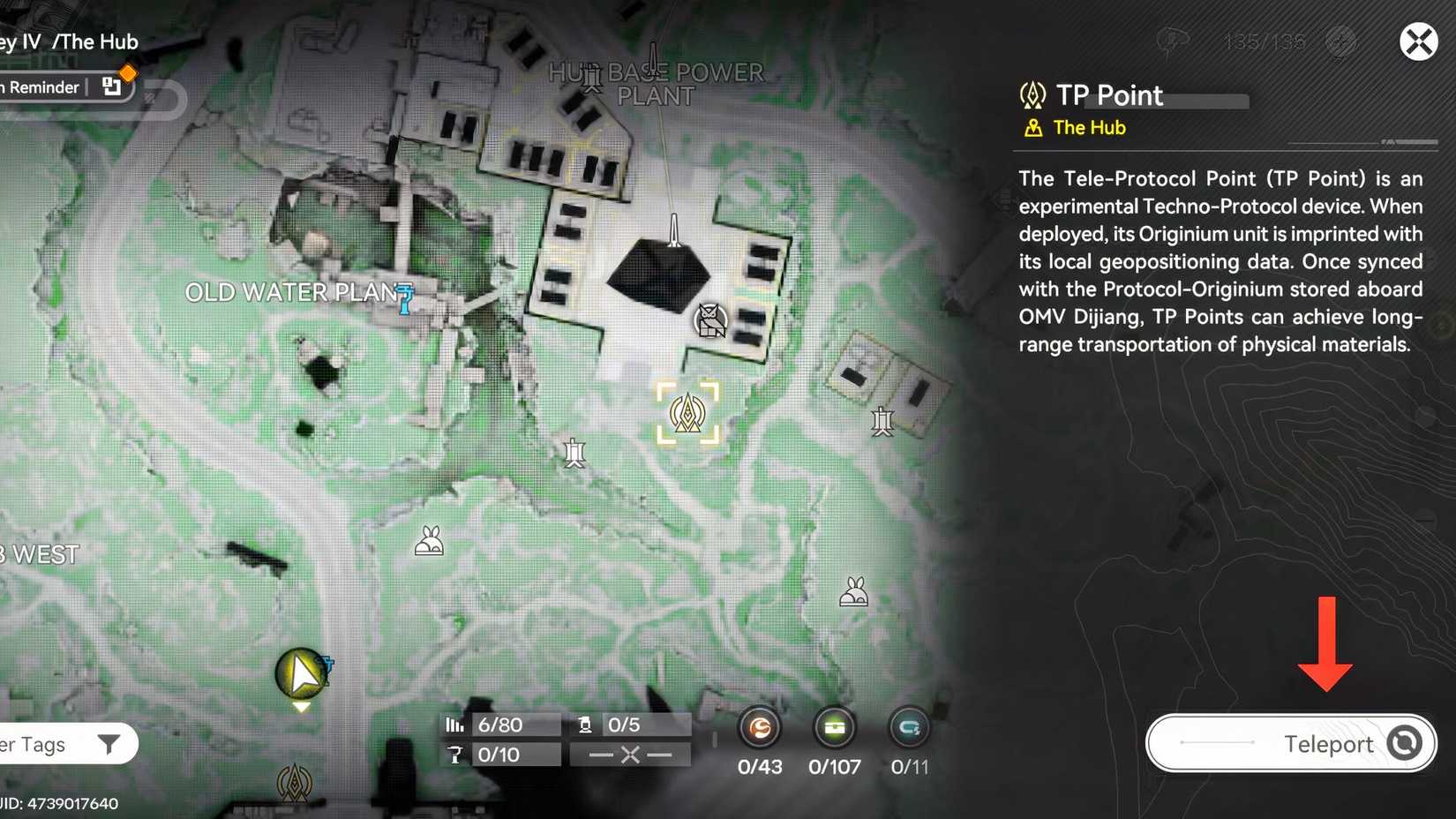Select the highlighted TP Point marker on the map
This screenshot has width=1456, height=819.
(687, 411)
